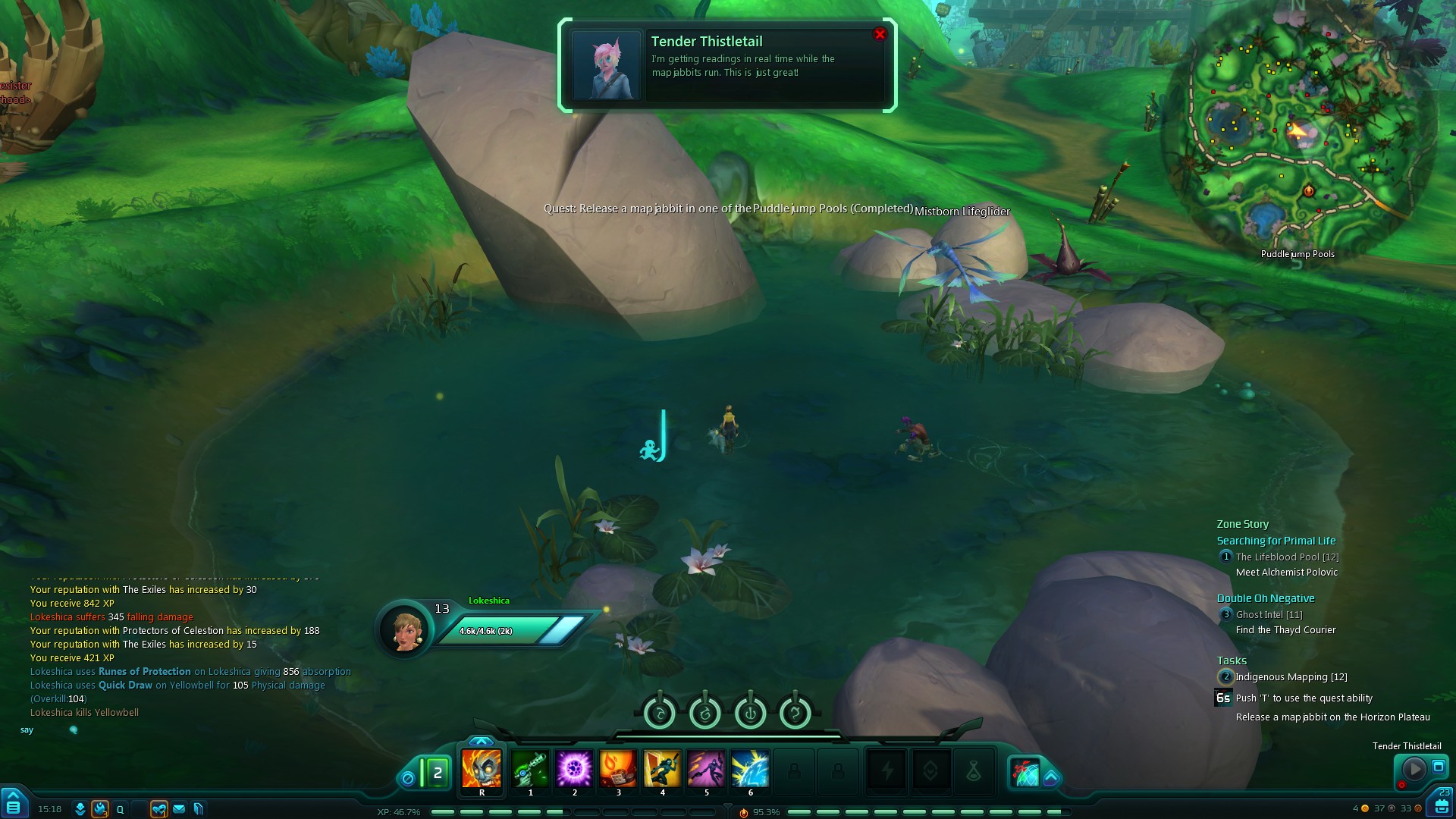Open the social faces icon
This screenshot has width=1456, height=819.
pos(158,809)
